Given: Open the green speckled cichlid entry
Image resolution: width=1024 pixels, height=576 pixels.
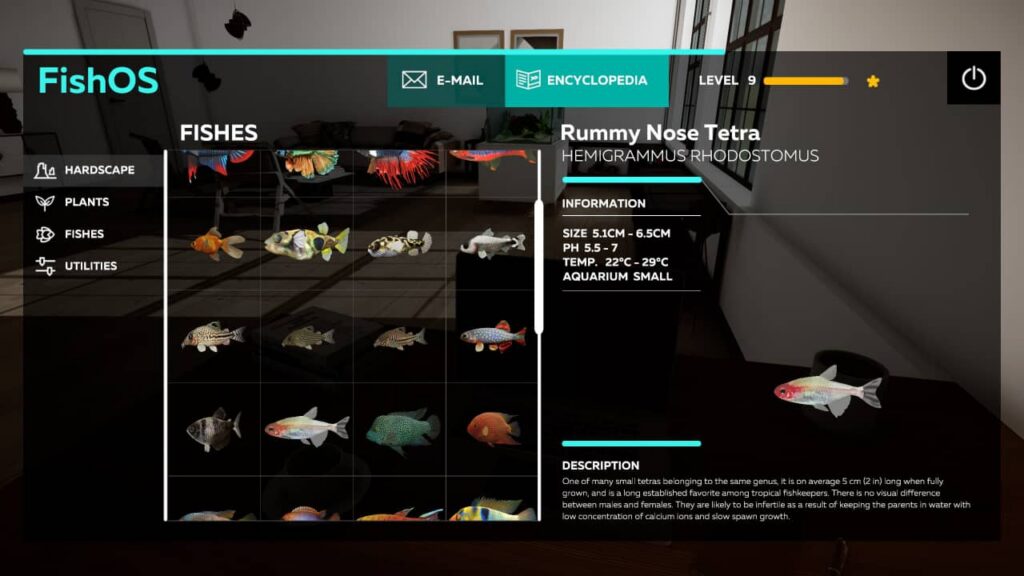Looking at the screenshot, I should point(401,429).
